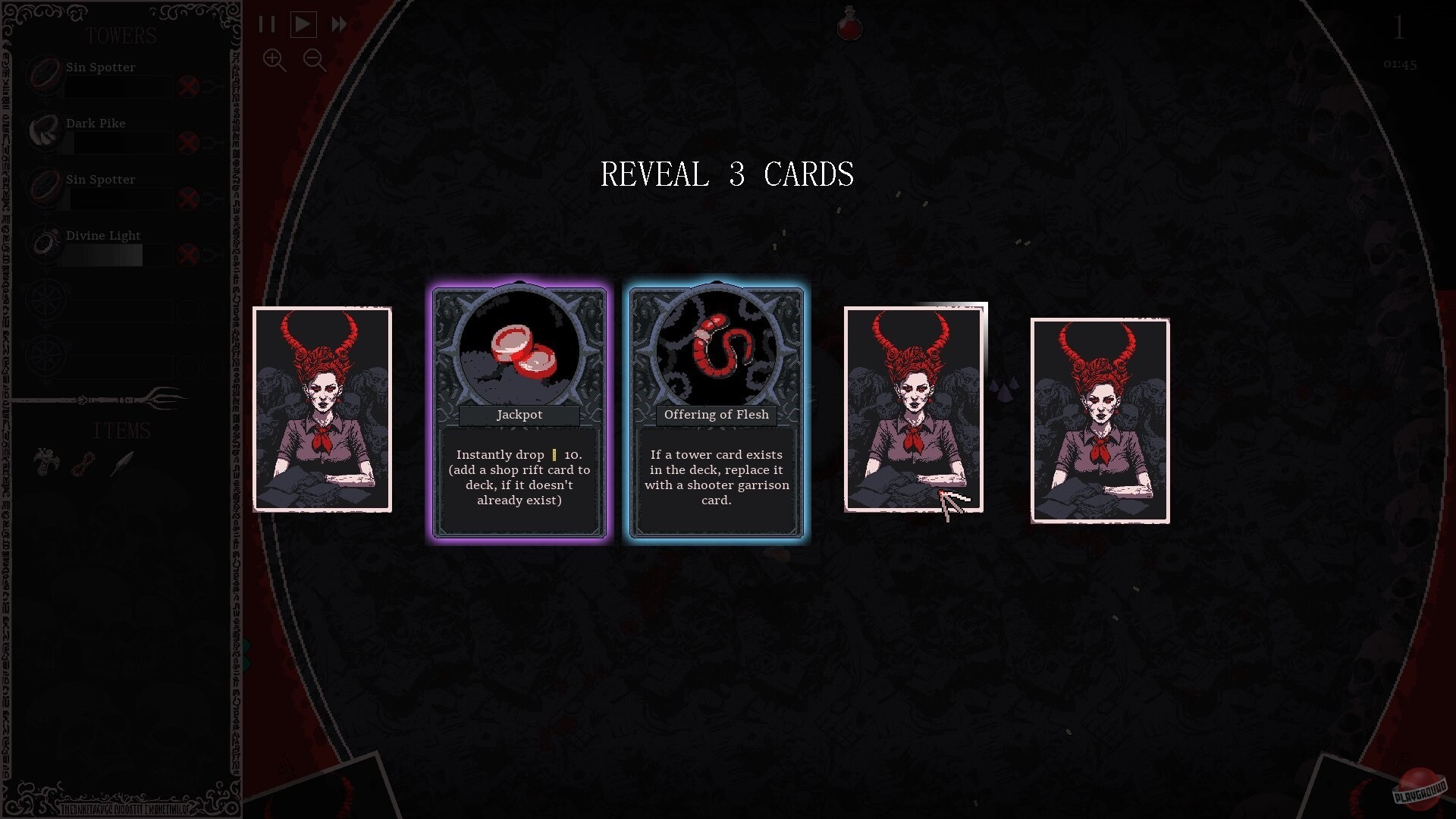The height and width of the screenshot is (819, 1456).
Task: Select the Jackpot card
Action: point(519,412)
